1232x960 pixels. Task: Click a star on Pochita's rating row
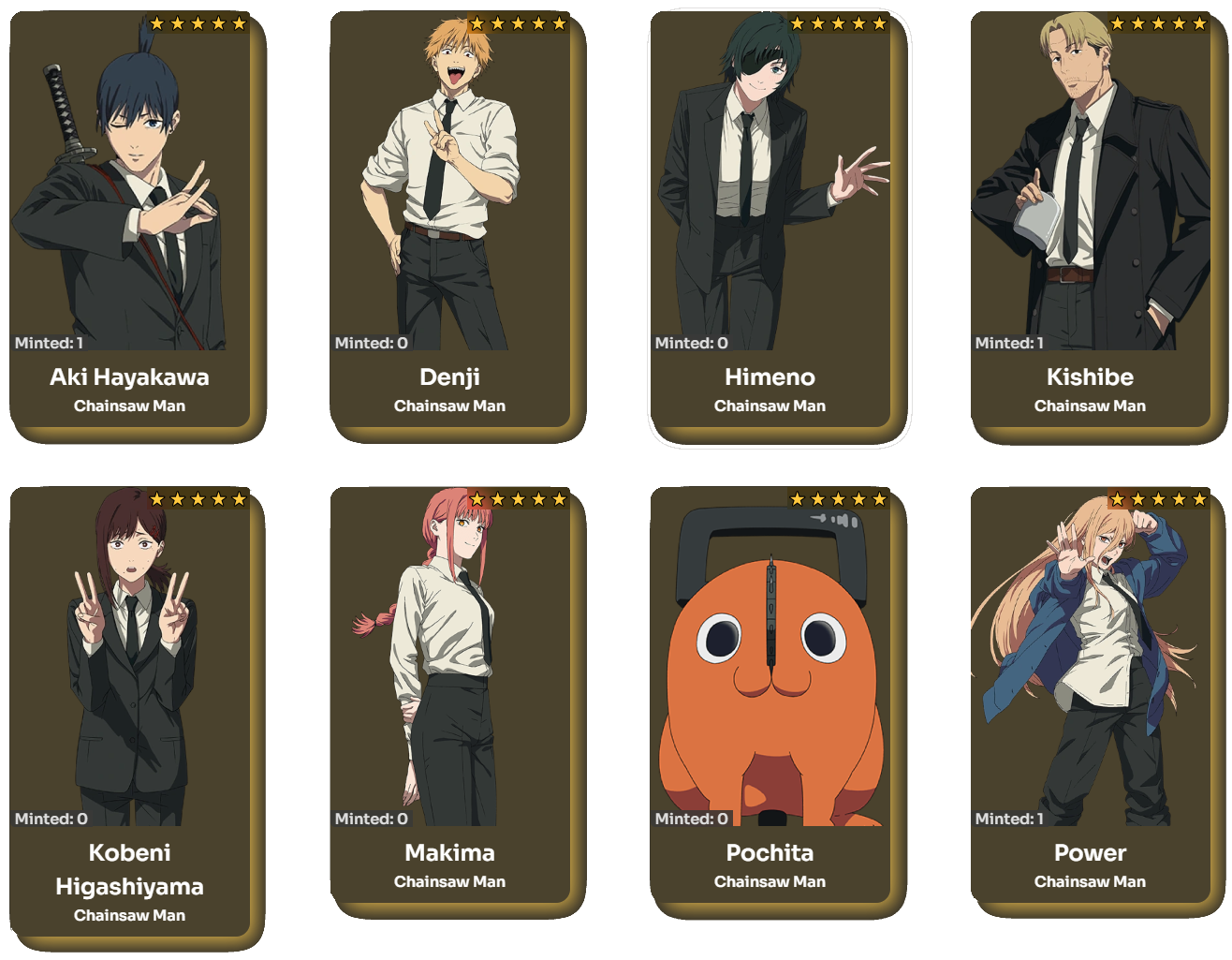[836, 496]
